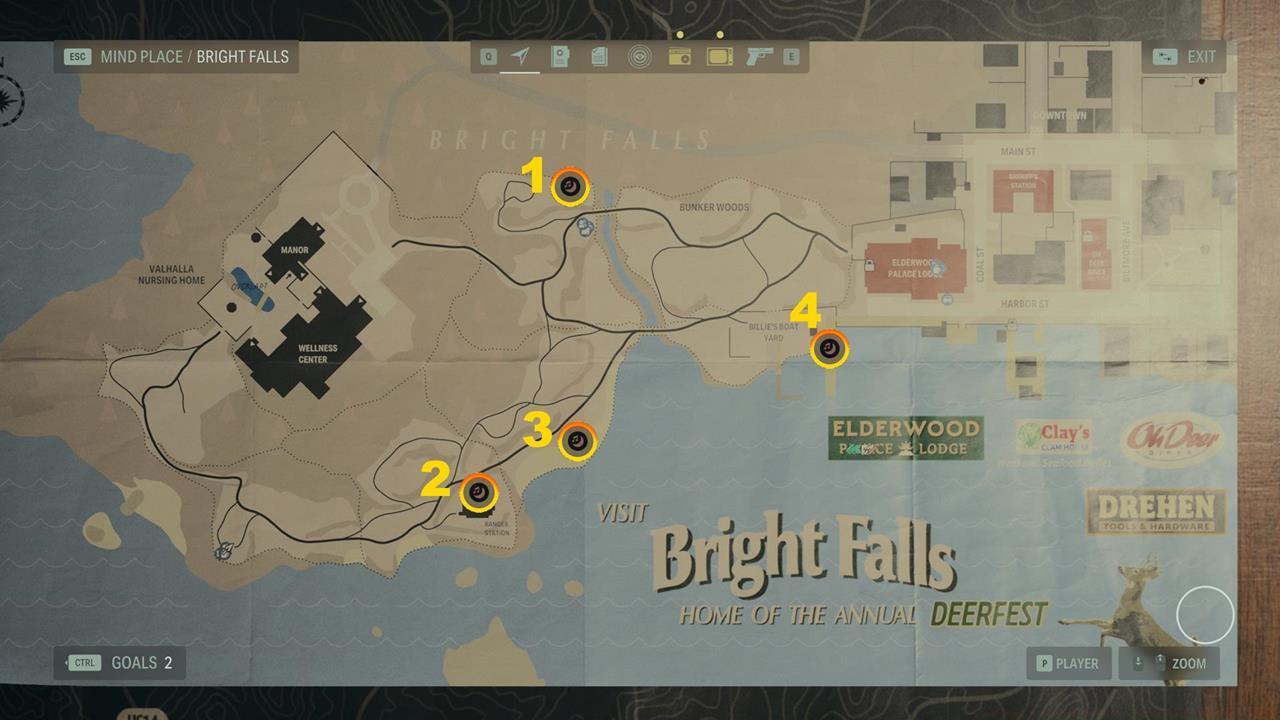
Task: Open the Manuscript pages icon
Action: 598,57
